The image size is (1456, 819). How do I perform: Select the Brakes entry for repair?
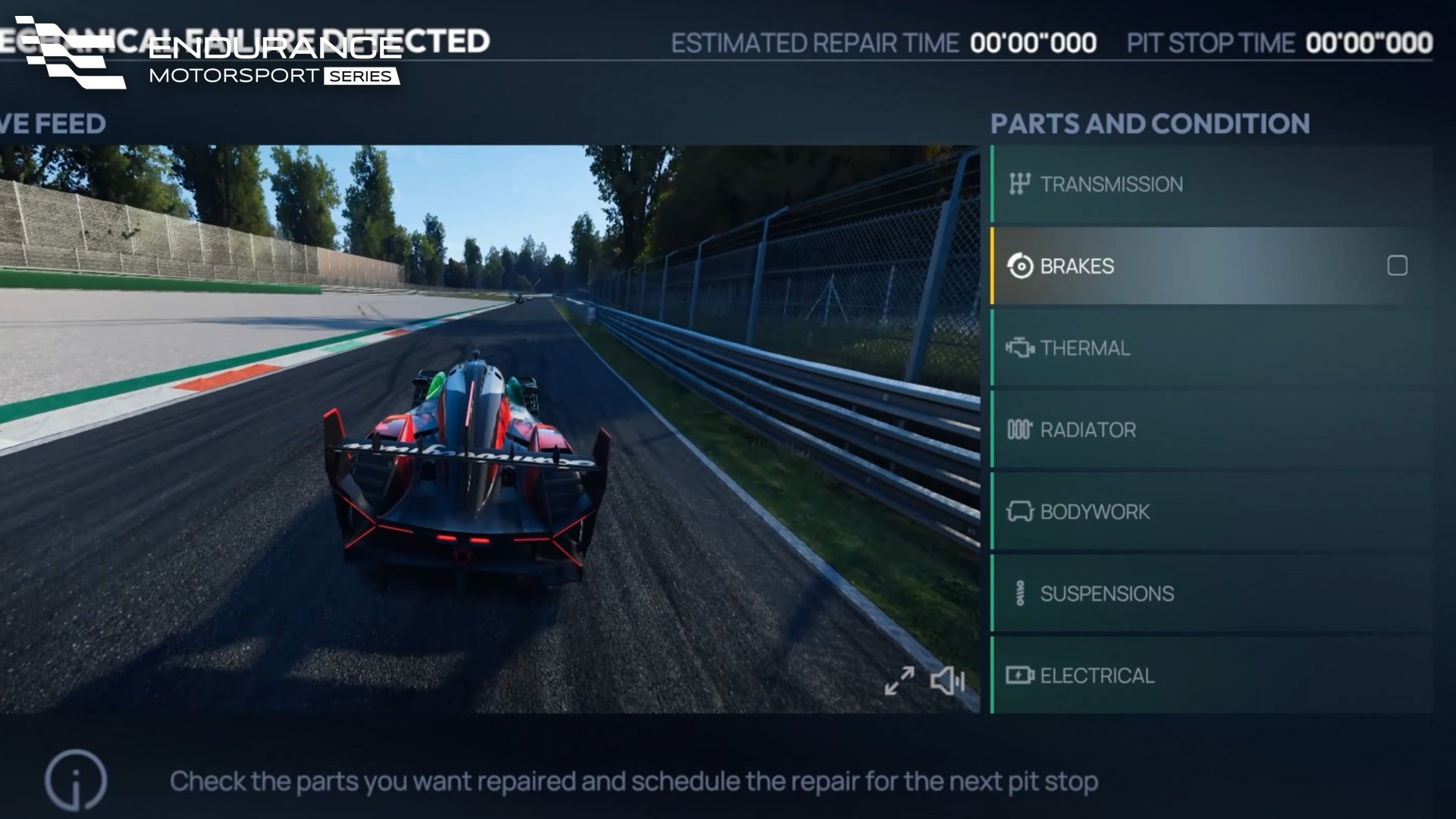point(1137,266)
